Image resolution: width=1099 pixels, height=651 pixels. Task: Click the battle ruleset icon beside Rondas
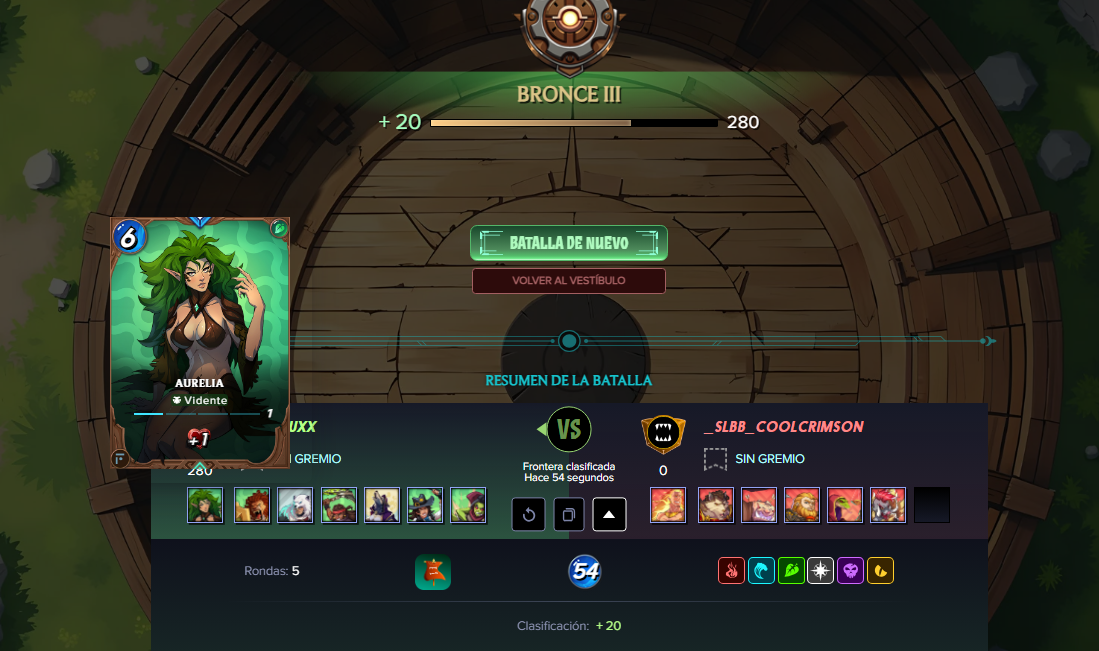433,572
